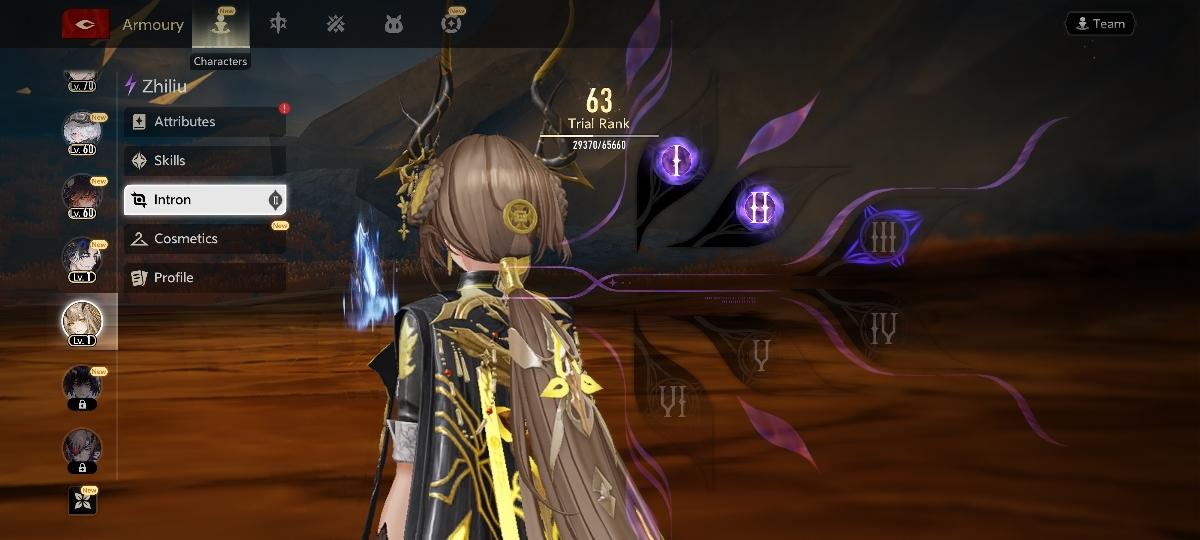This screenshot has width=1200, height=540.
Task: Select Intron node II
Action: tap(759, 208)
